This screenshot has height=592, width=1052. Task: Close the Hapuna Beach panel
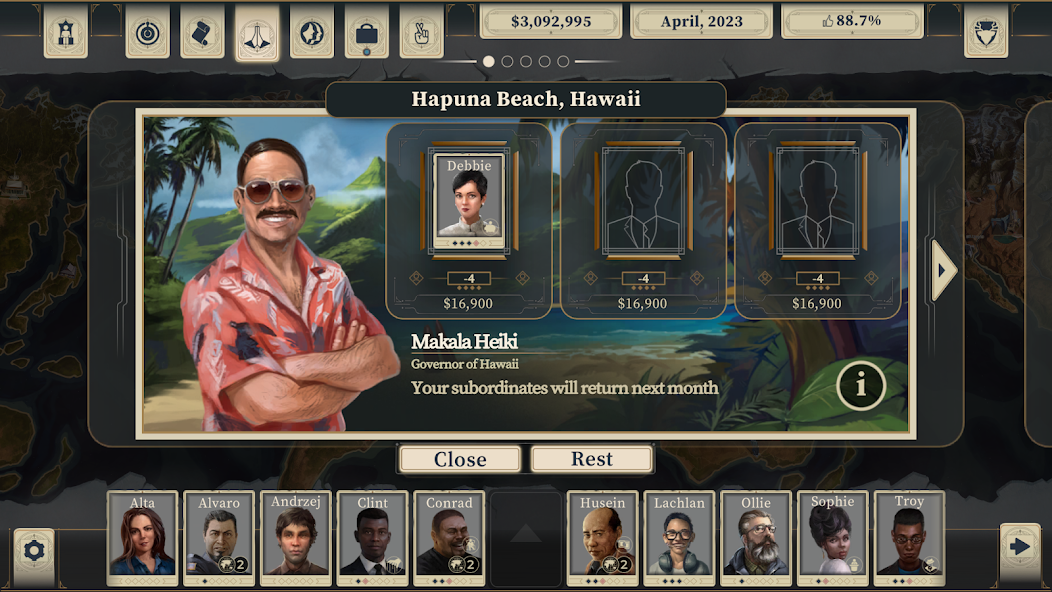click(460, 459)
